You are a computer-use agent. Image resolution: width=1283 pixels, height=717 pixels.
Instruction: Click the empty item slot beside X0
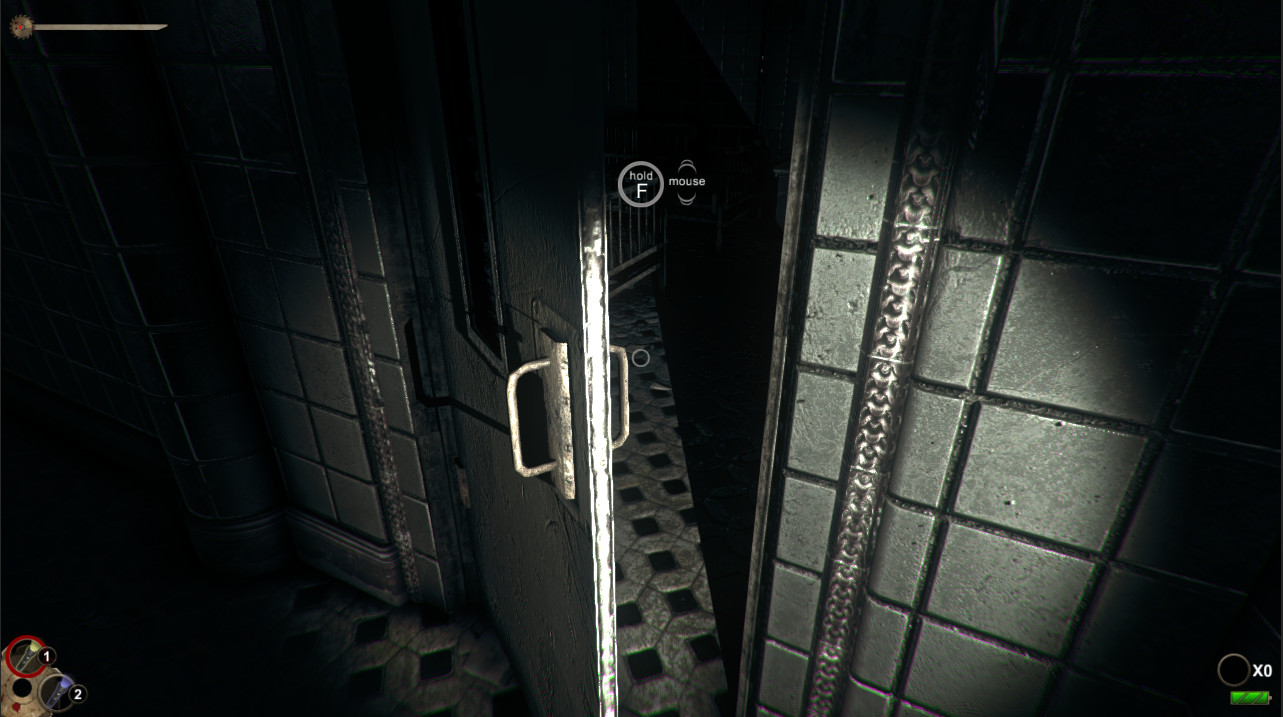tap(1233, 670)
